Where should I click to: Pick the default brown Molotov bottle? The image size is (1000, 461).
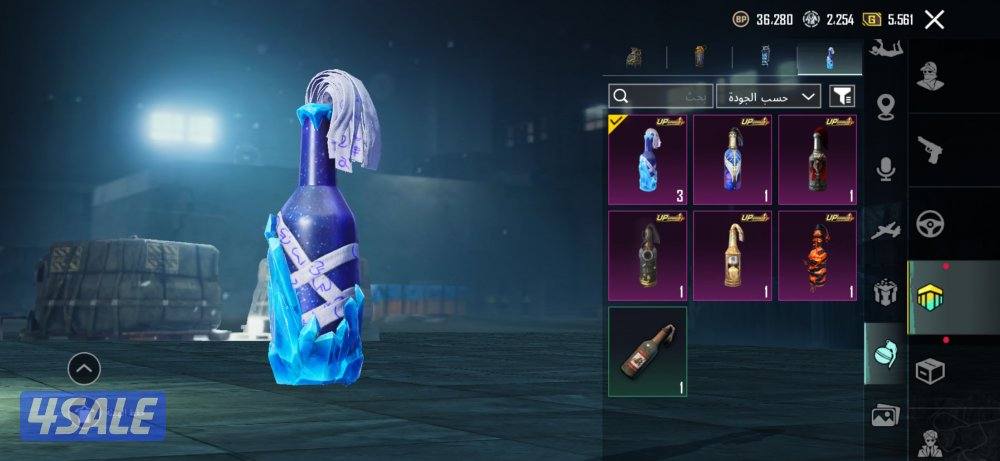647,351
